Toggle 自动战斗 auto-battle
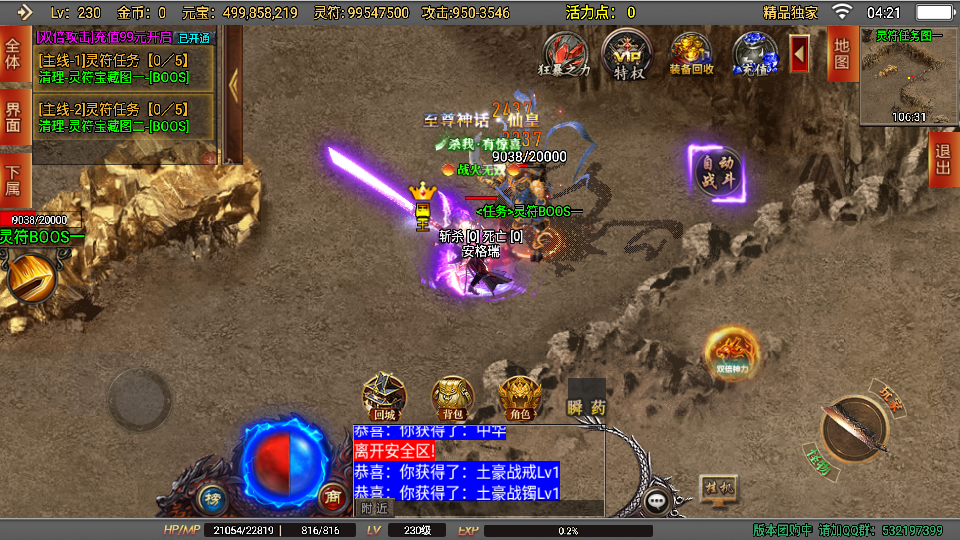 [716, 170]
